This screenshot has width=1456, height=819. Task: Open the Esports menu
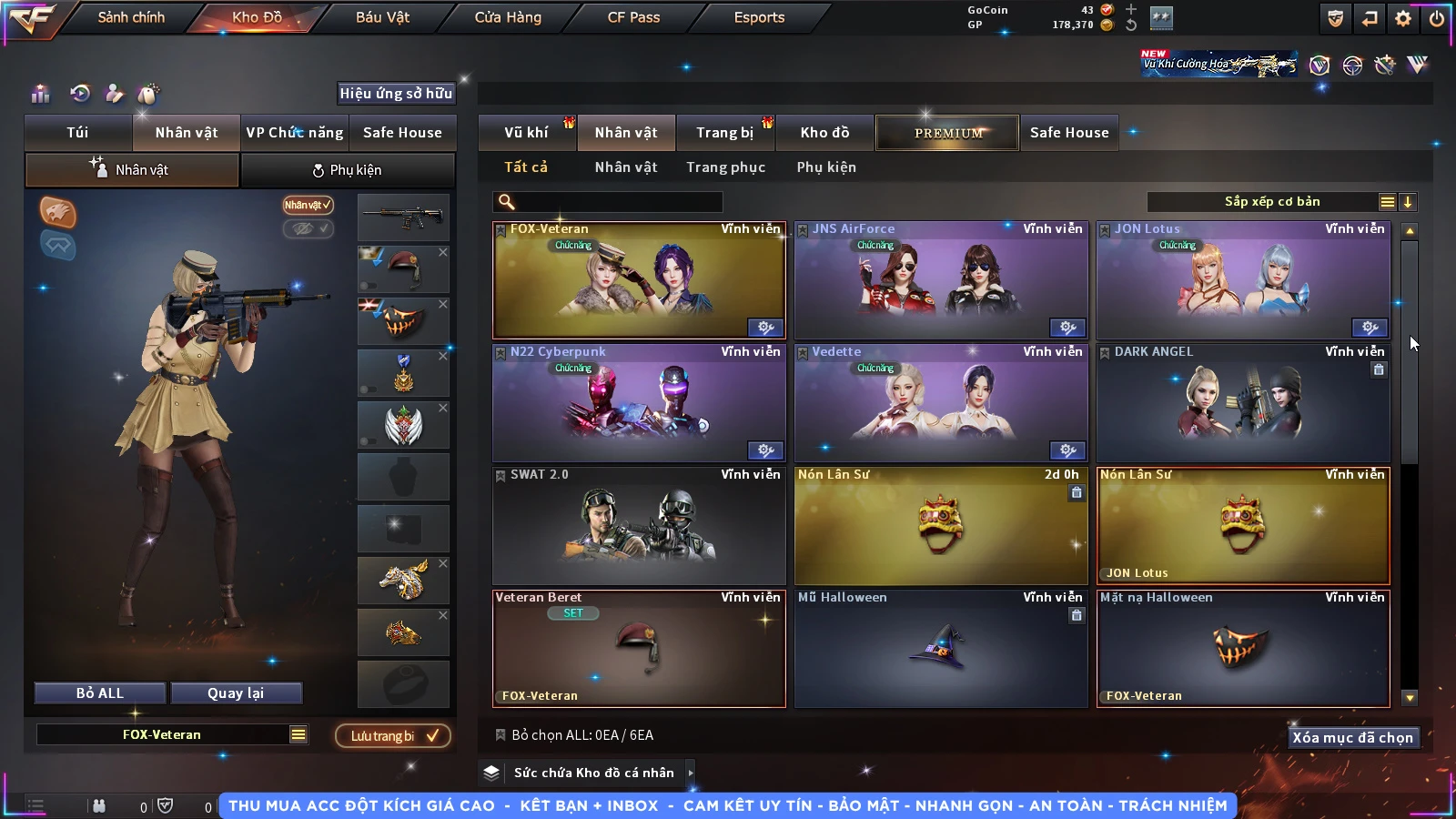click(x=759, y=17)
